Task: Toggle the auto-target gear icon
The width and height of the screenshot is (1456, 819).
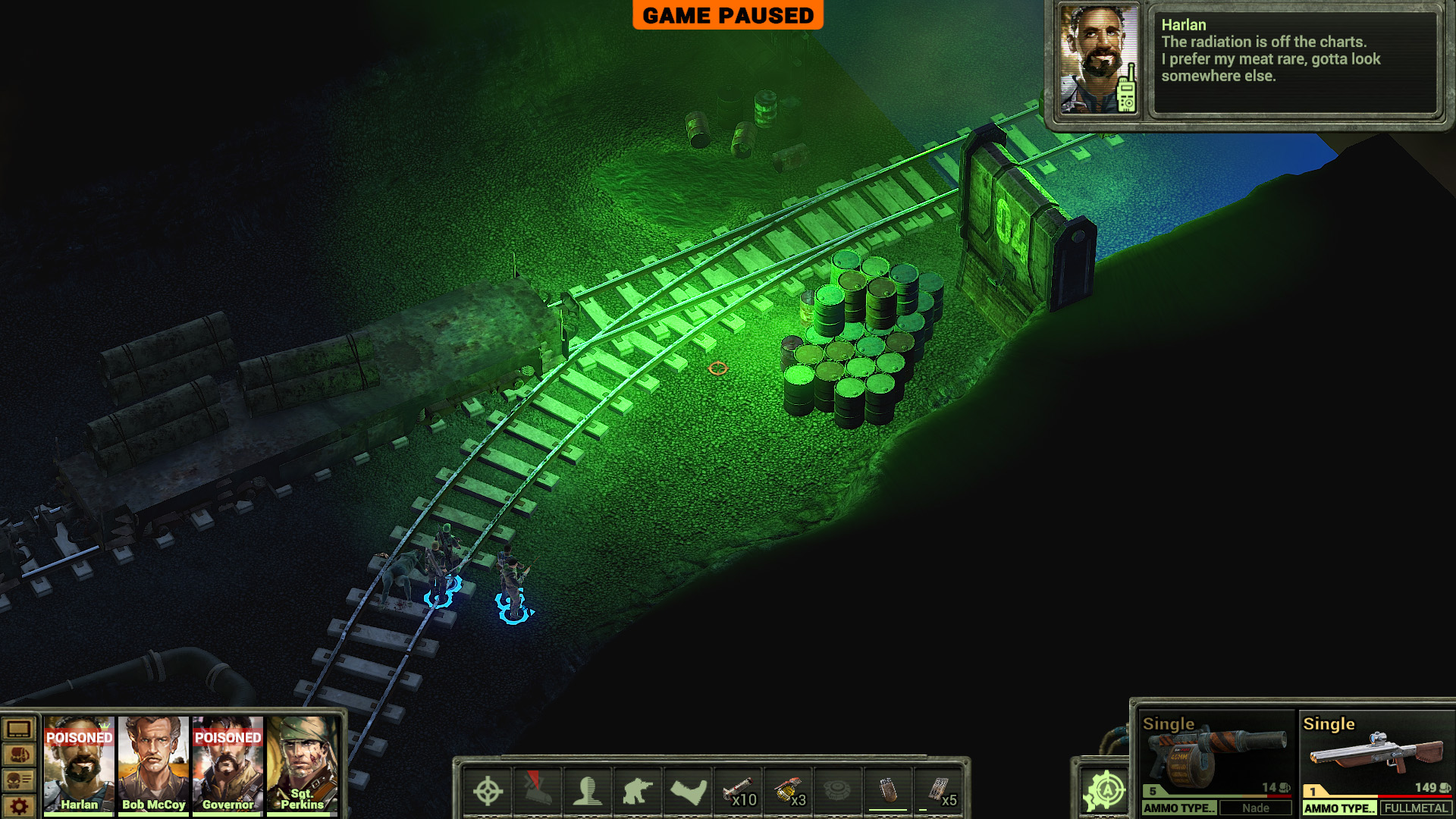Action: coord(1106,792)
